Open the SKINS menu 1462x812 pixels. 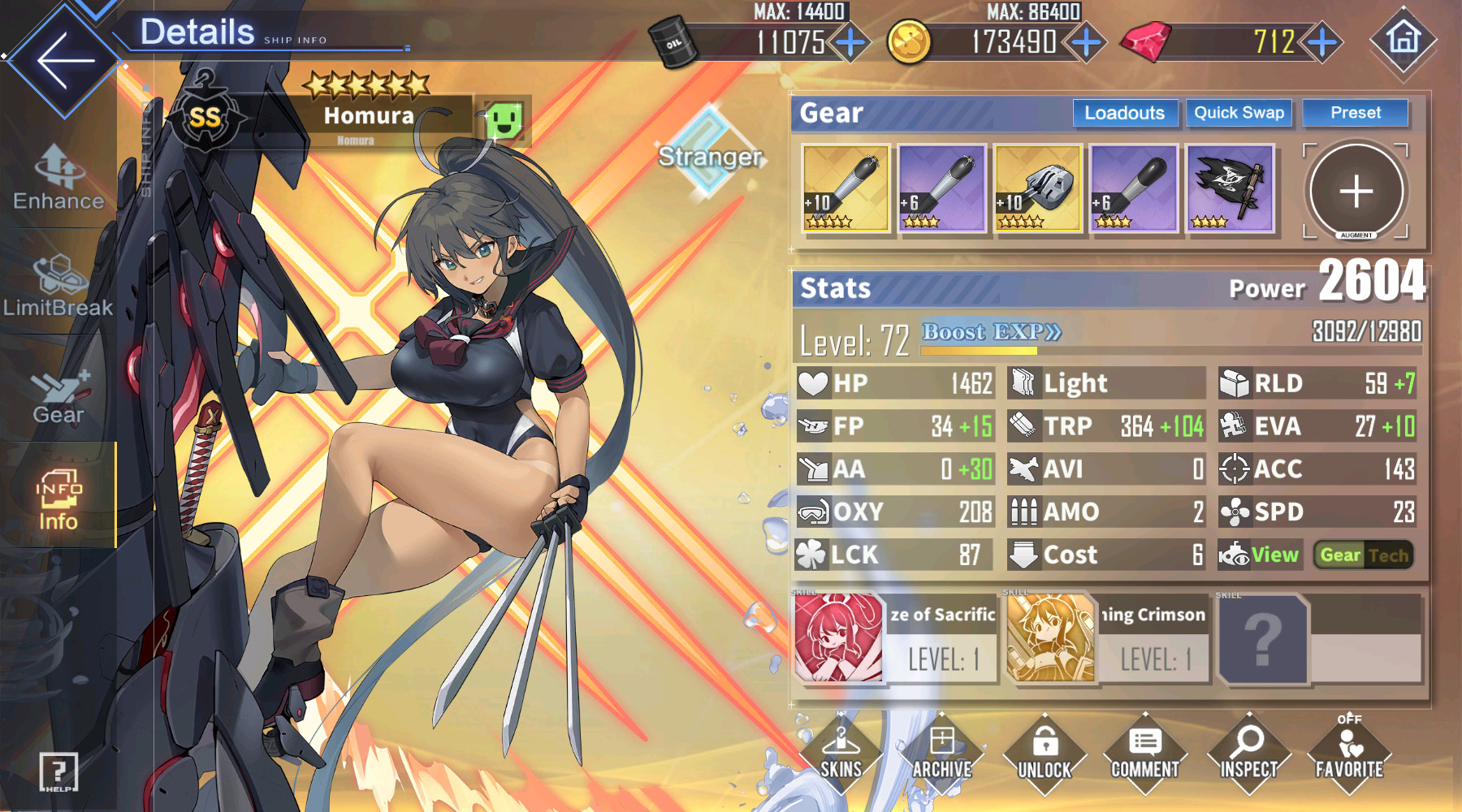(841, 754)
